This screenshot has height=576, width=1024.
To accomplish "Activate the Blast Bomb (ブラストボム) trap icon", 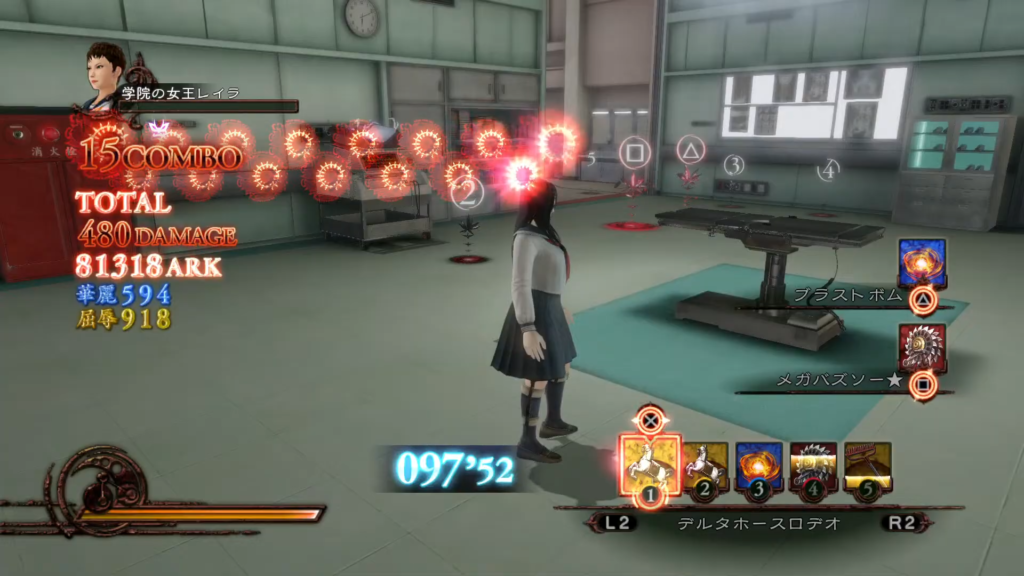I will 922,265.
